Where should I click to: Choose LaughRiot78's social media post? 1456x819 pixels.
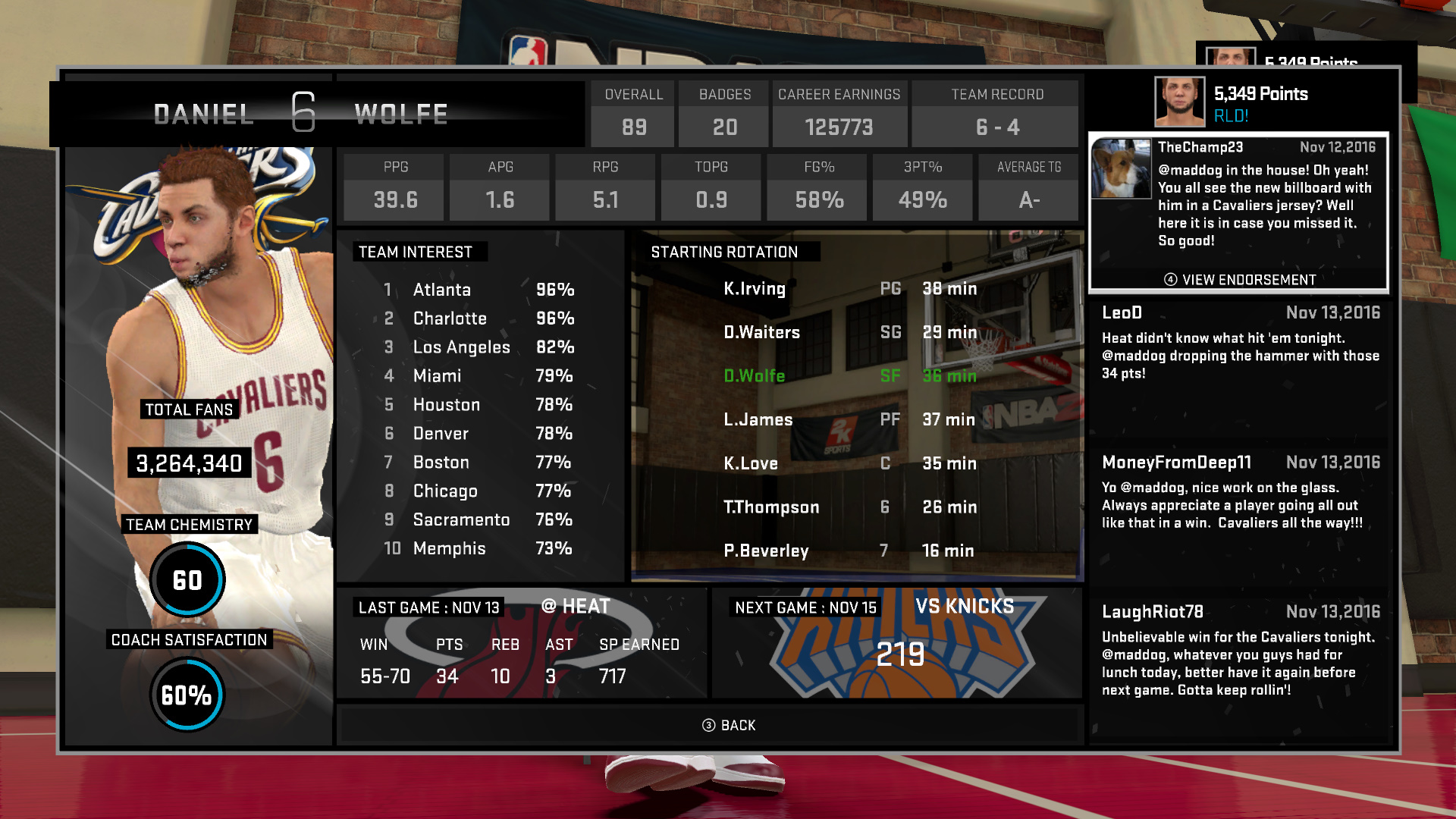1239,651
